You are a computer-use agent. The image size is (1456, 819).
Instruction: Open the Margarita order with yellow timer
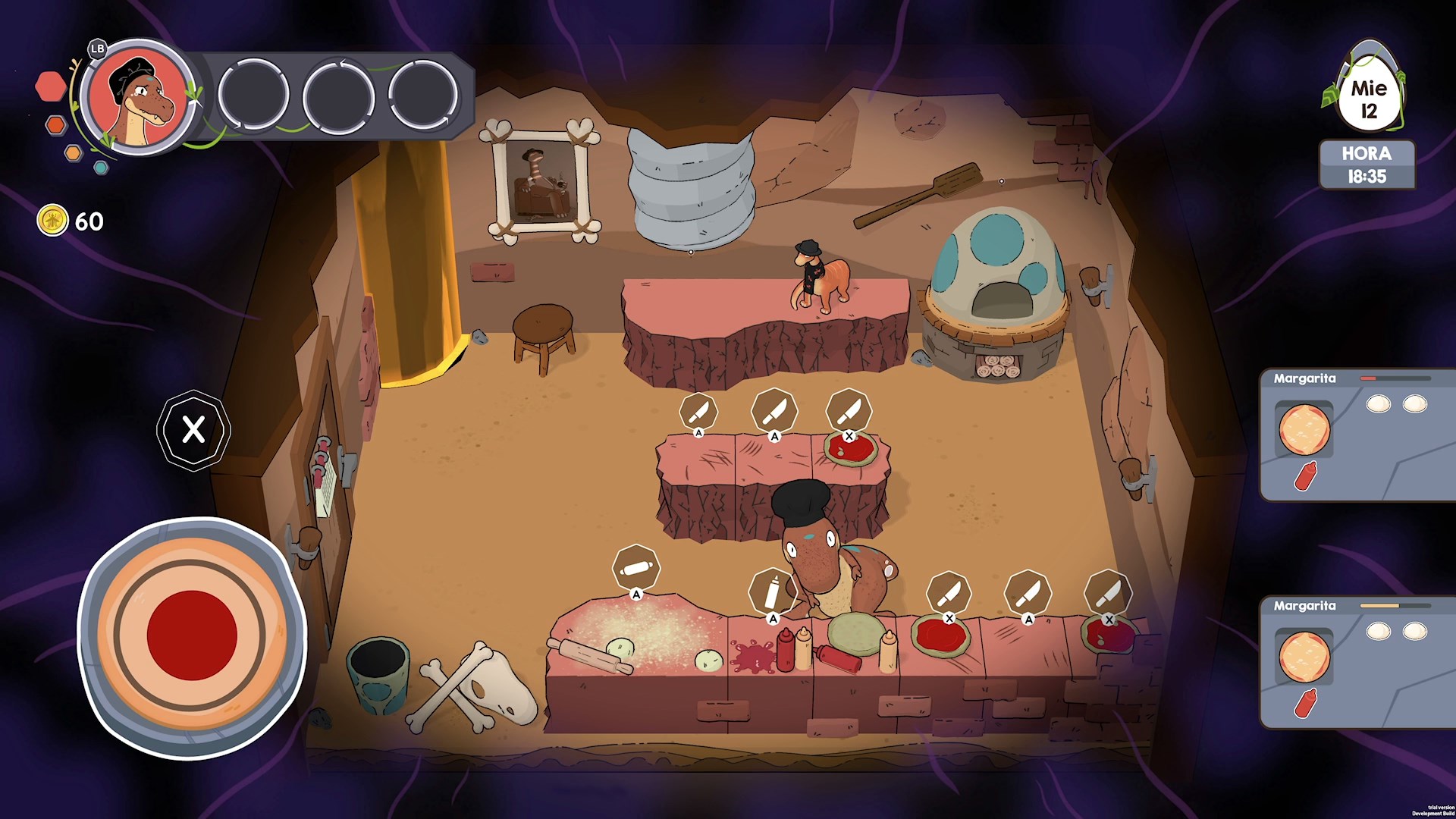tap(1357, 662)
